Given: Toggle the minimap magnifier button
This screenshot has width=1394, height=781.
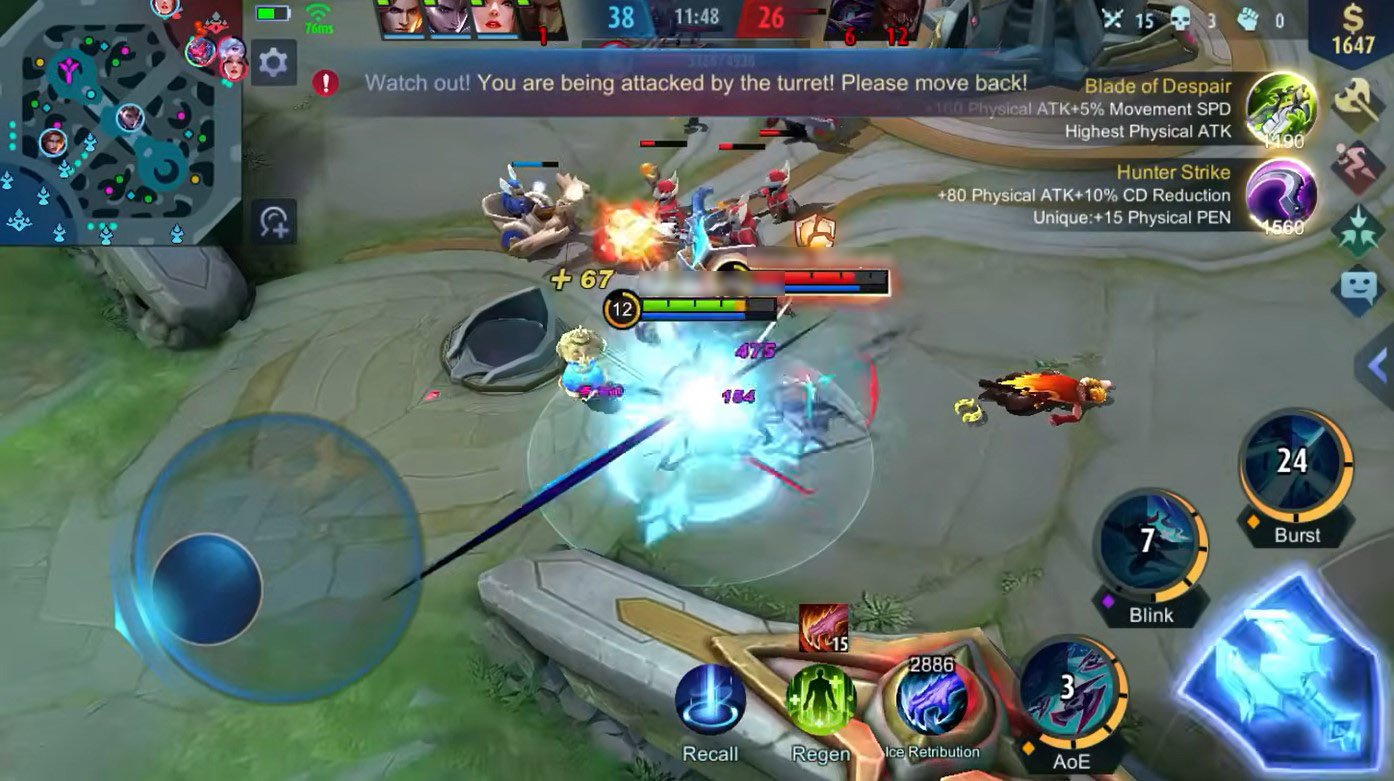Looking at the screenshot, I should [x=274, y=222].
